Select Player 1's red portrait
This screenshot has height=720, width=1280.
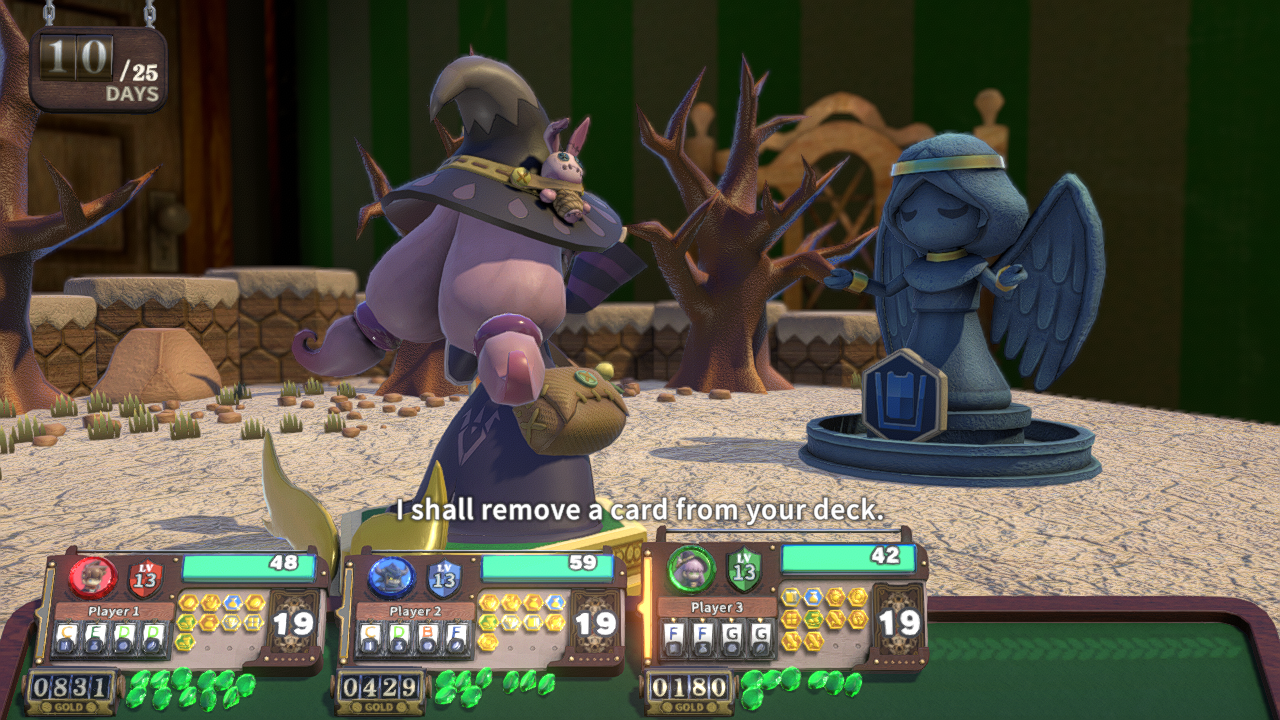click(x=93, y=577)
